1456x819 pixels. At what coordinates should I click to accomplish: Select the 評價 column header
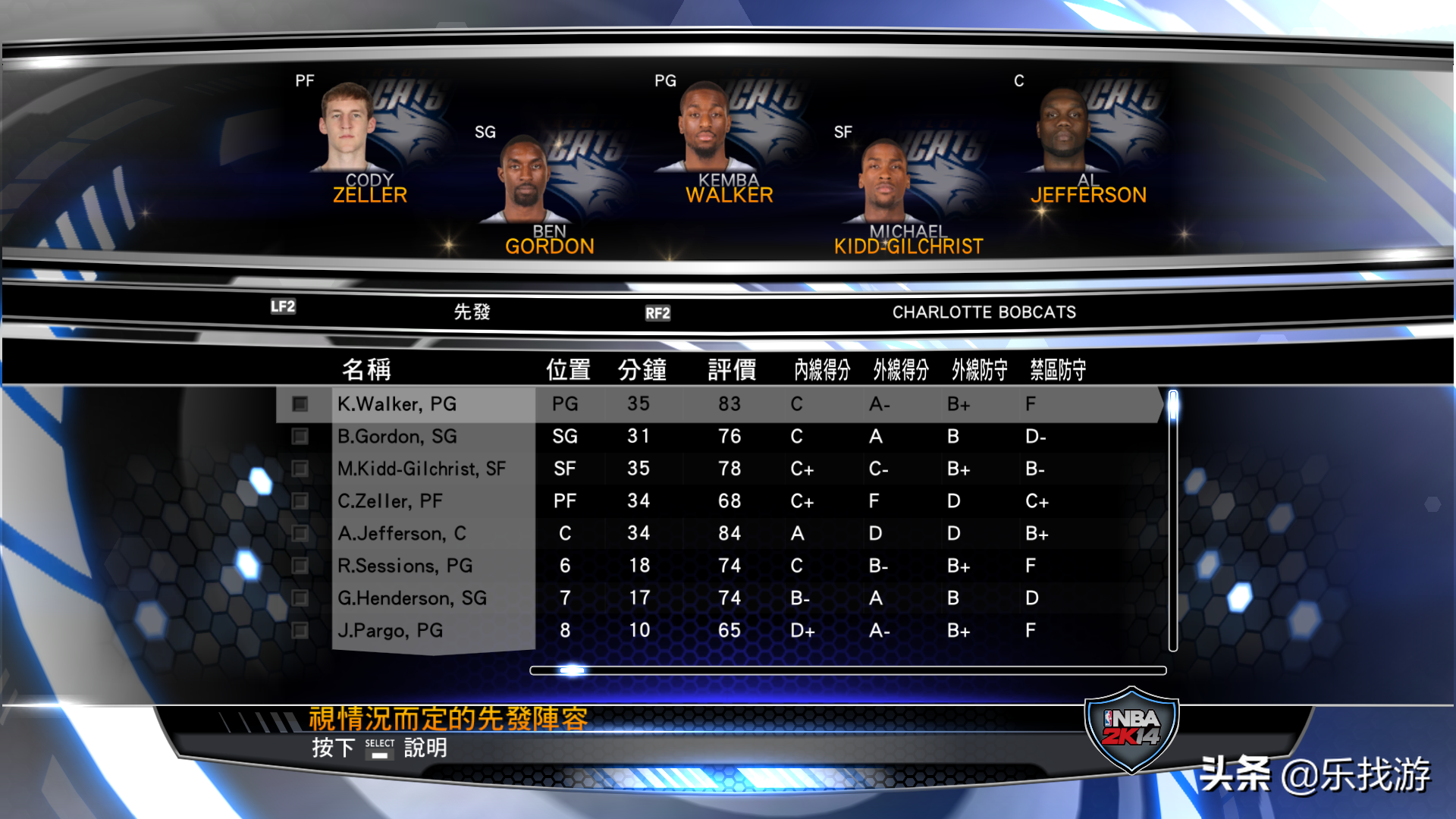point(730,369)
